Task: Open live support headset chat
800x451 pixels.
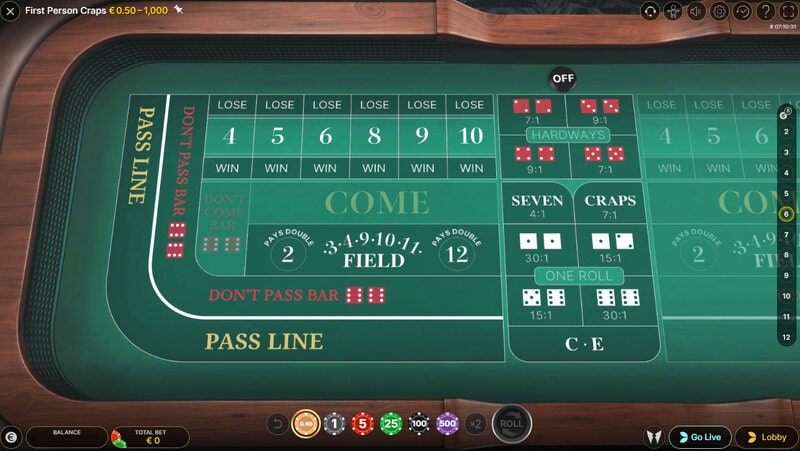Action: pos(650,12)
